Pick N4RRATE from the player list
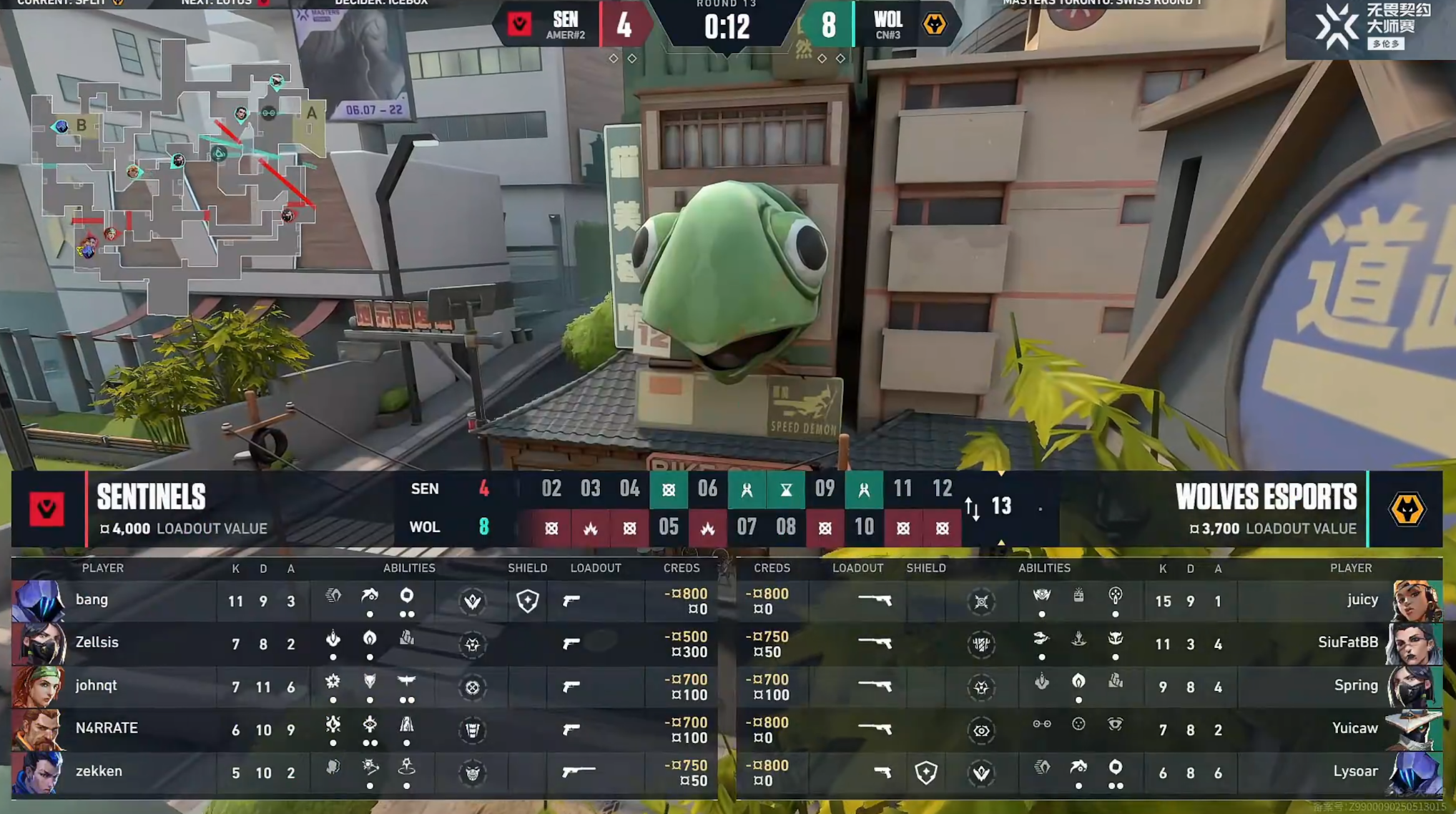 tap(107, 729)
